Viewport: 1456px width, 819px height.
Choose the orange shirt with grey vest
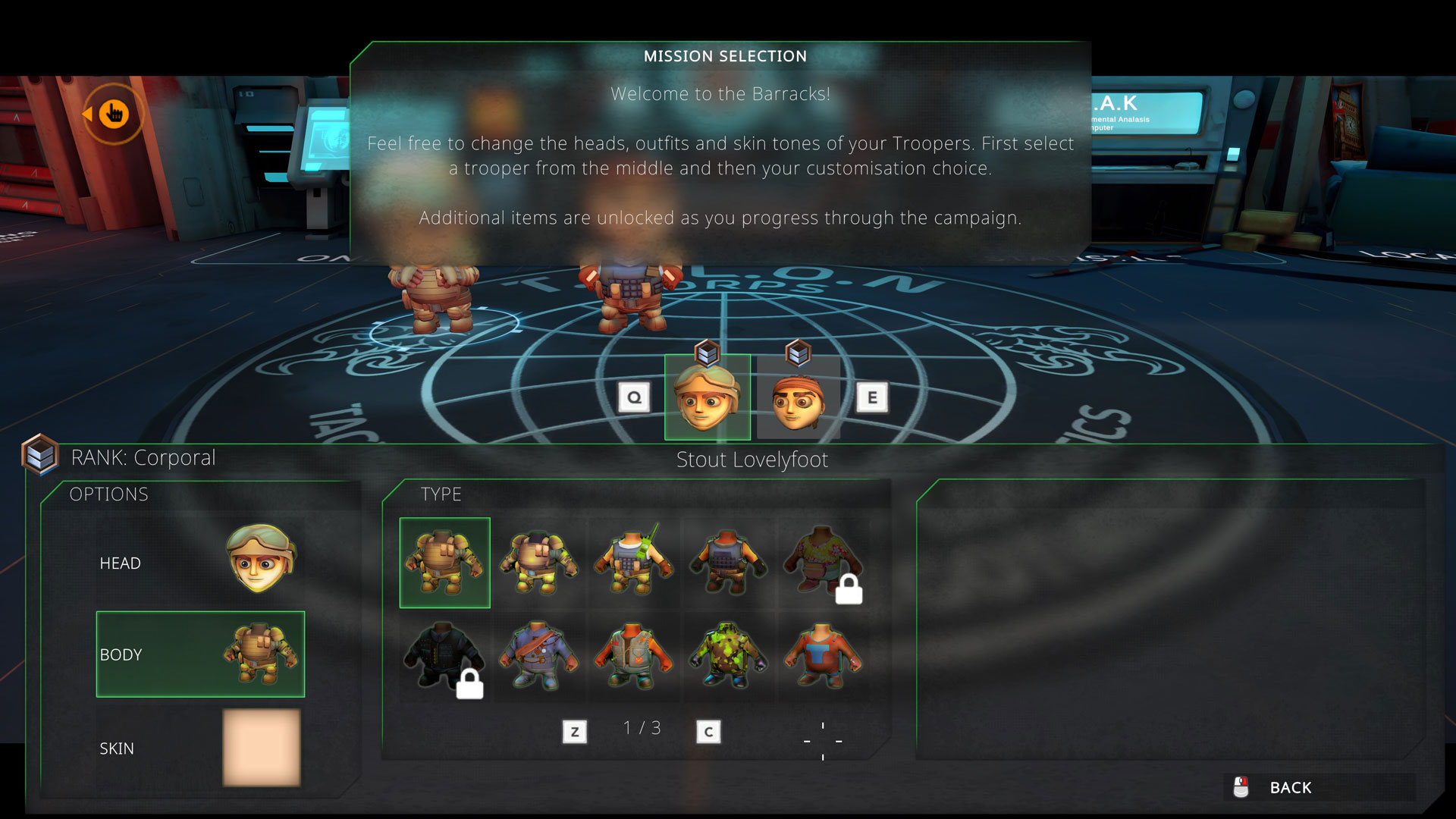[x=633, y=657]
